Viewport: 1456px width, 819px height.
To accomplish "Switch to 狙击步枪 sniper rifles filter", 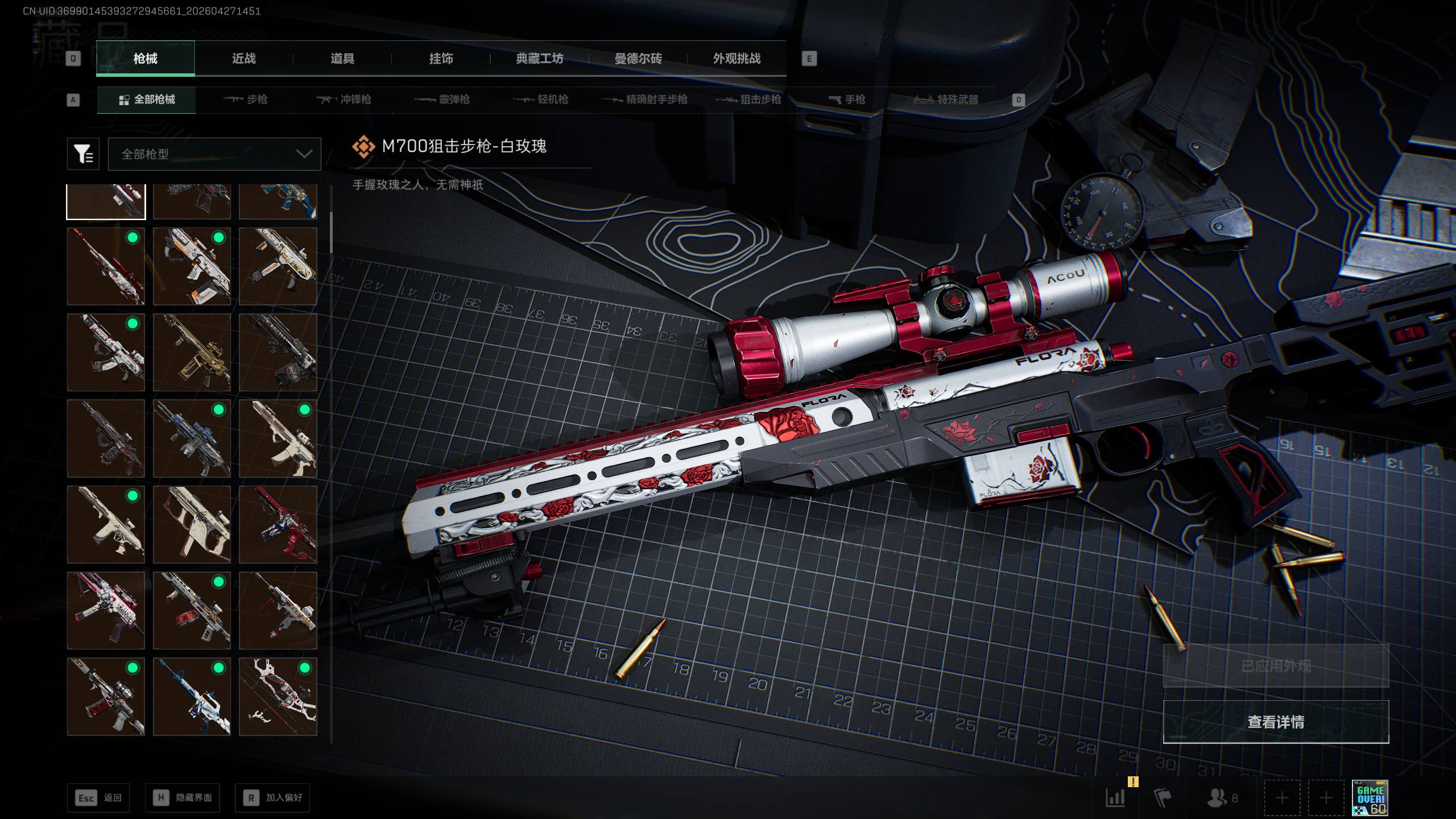I will tap(748, 100).
